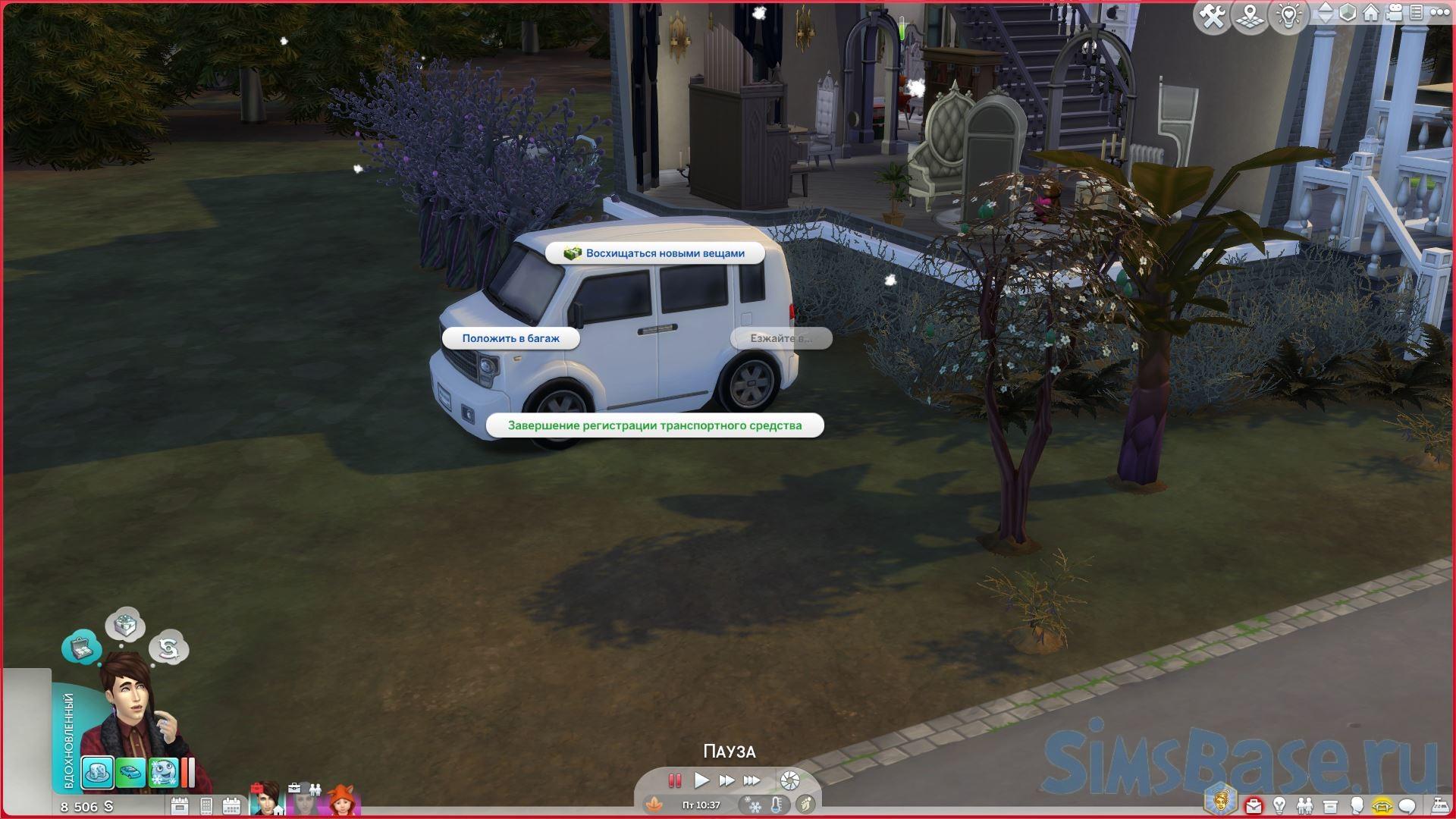Open the phone icon next to funds
Image resolution: width=1456 pixels, height=819 pixels.
tap(206, 806)
